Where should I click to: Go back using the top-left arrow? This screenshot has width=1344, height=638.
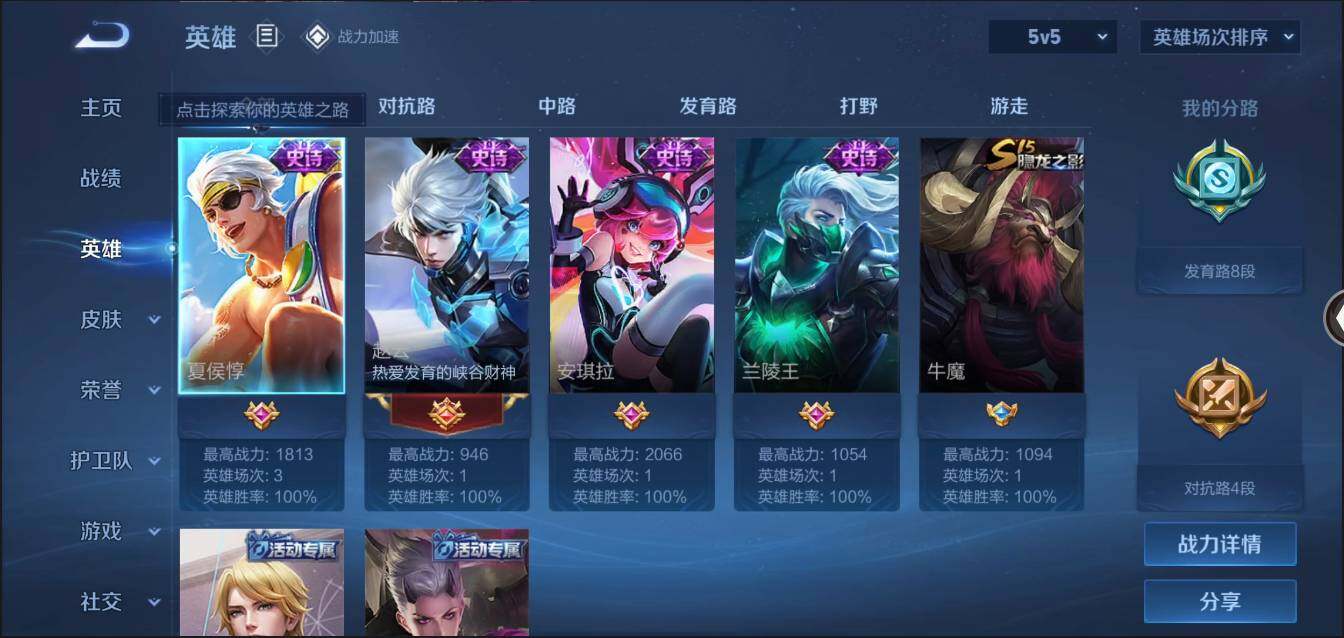coord(102,36)
